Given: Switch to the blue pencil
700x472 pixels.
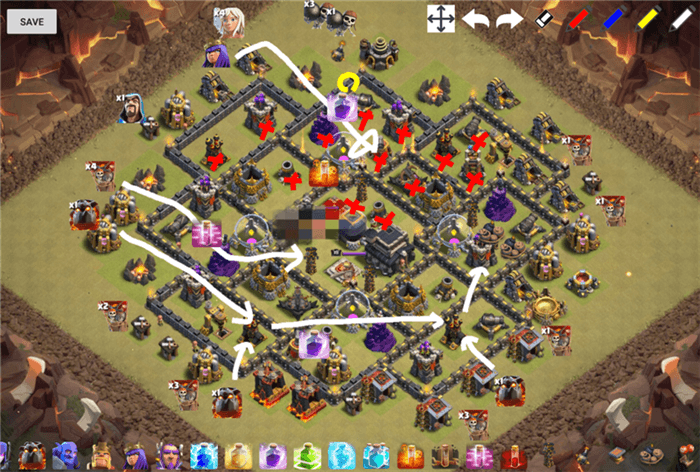Looking at the screenshot, I should pos(612,18).
